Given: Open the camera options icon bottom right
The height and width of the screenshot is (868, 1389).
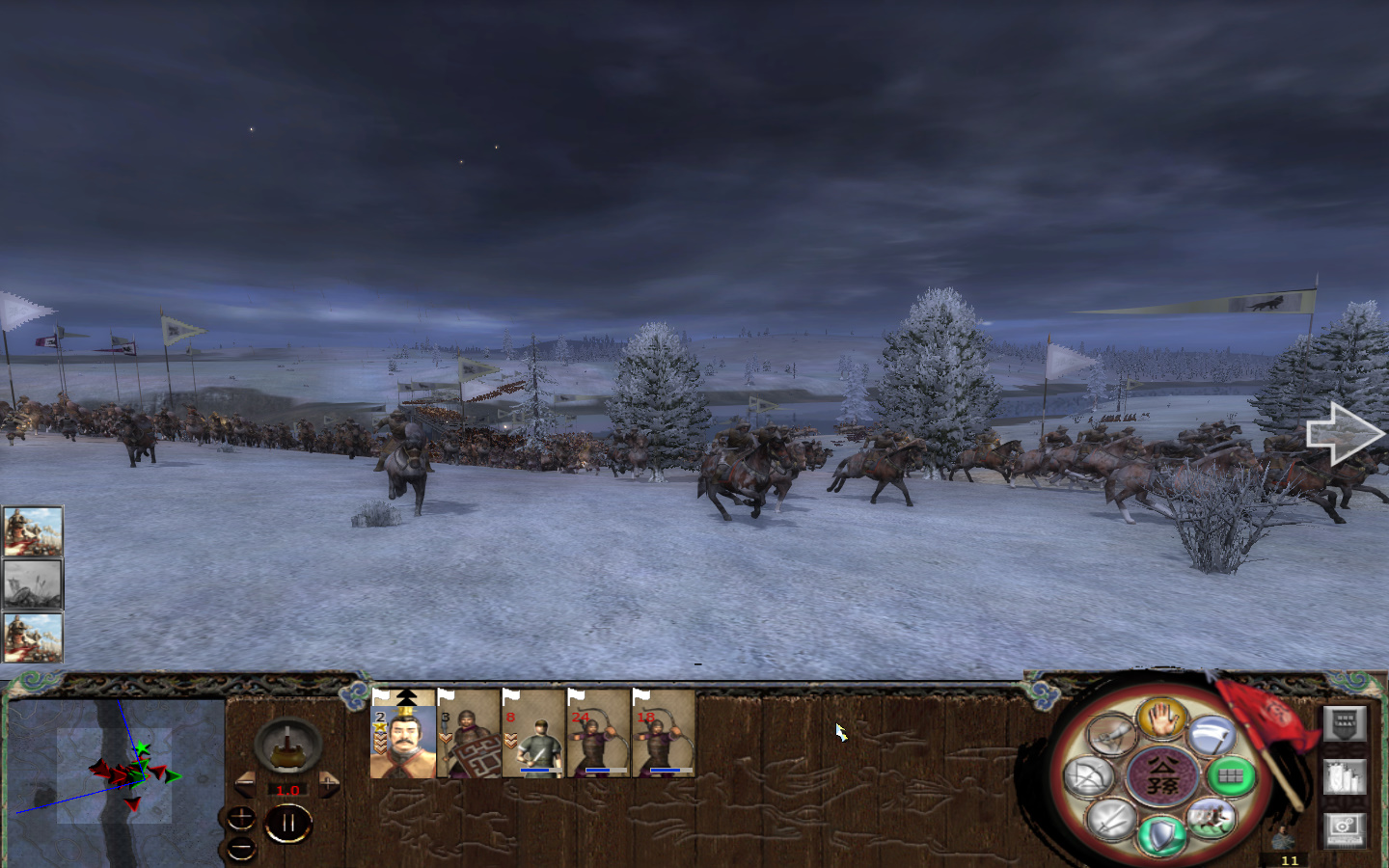Looking at the screenshot, I should [x=1346, y=829].
